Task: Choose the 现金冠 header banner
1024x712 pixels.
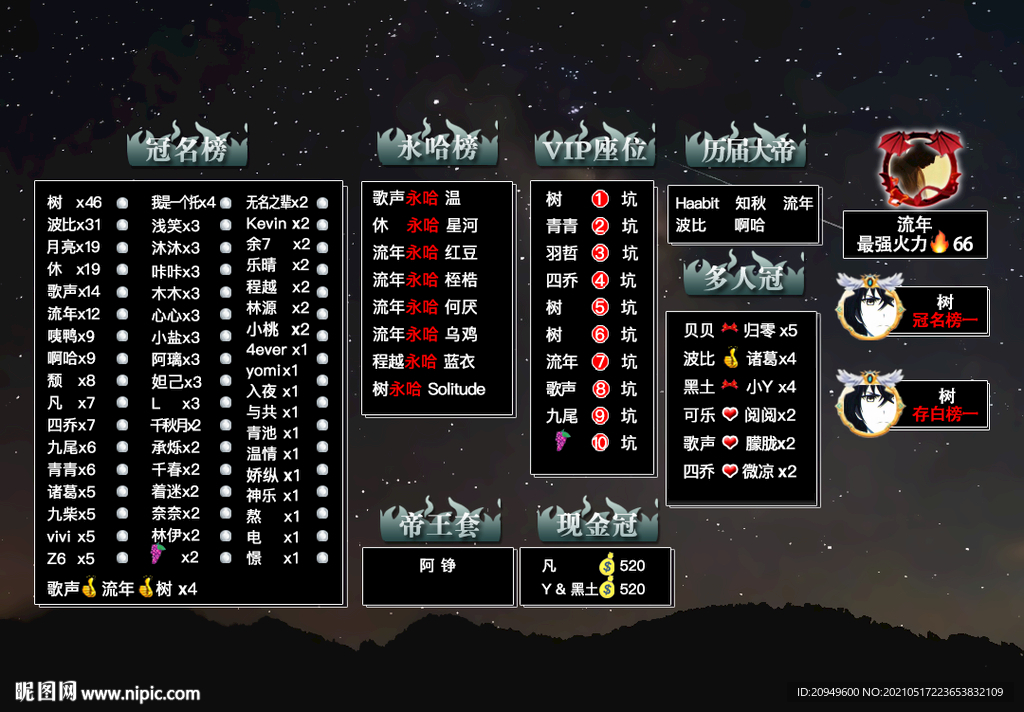Action: coord(597,523)
